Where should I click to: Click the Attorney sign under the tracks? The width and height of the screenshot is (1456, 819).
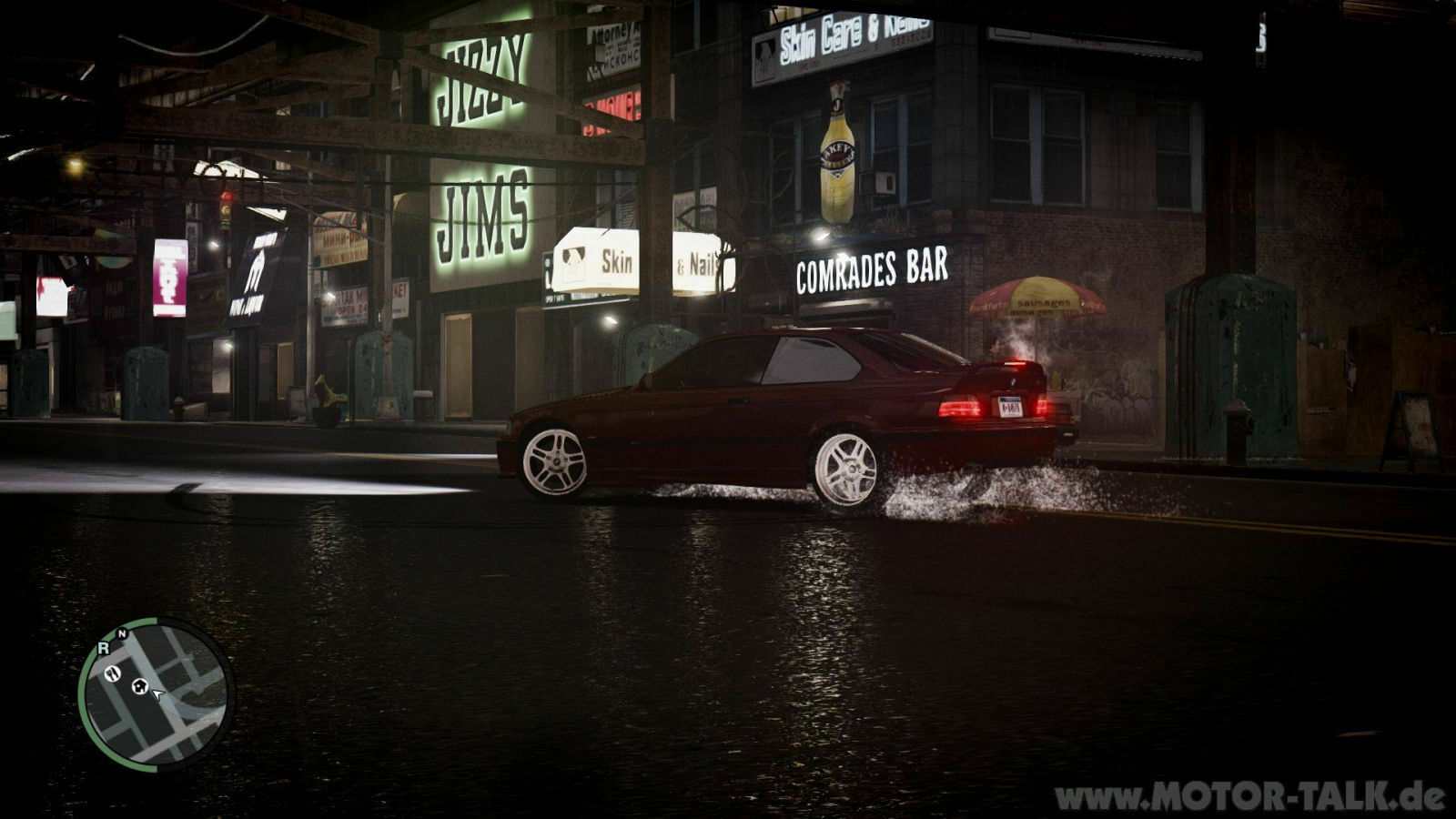pos(614,32)
